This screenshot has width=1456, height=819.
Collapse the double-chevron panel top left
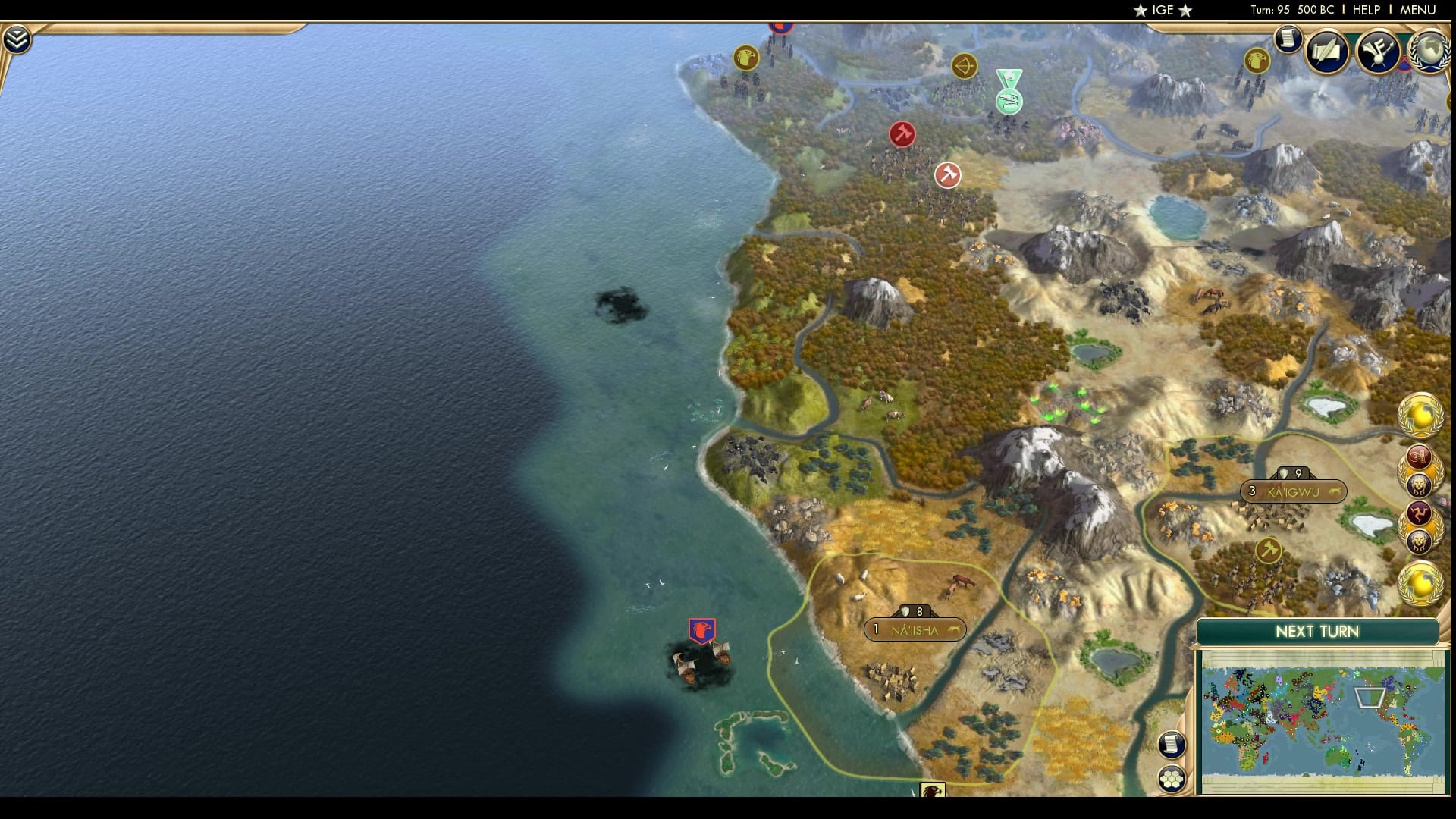15,36
